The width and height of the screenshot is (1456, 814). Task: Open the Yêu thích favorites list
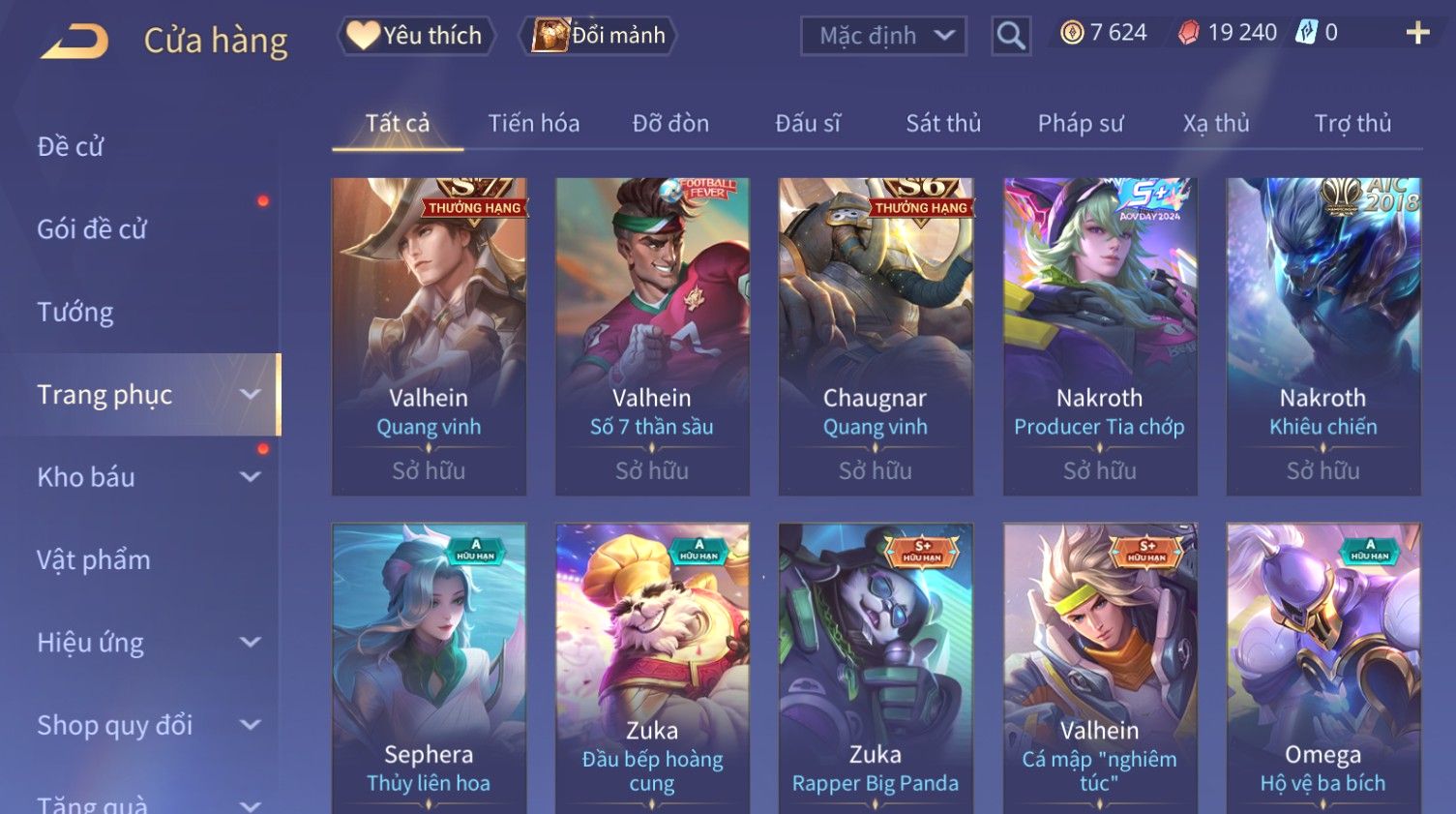coord(416,36)
